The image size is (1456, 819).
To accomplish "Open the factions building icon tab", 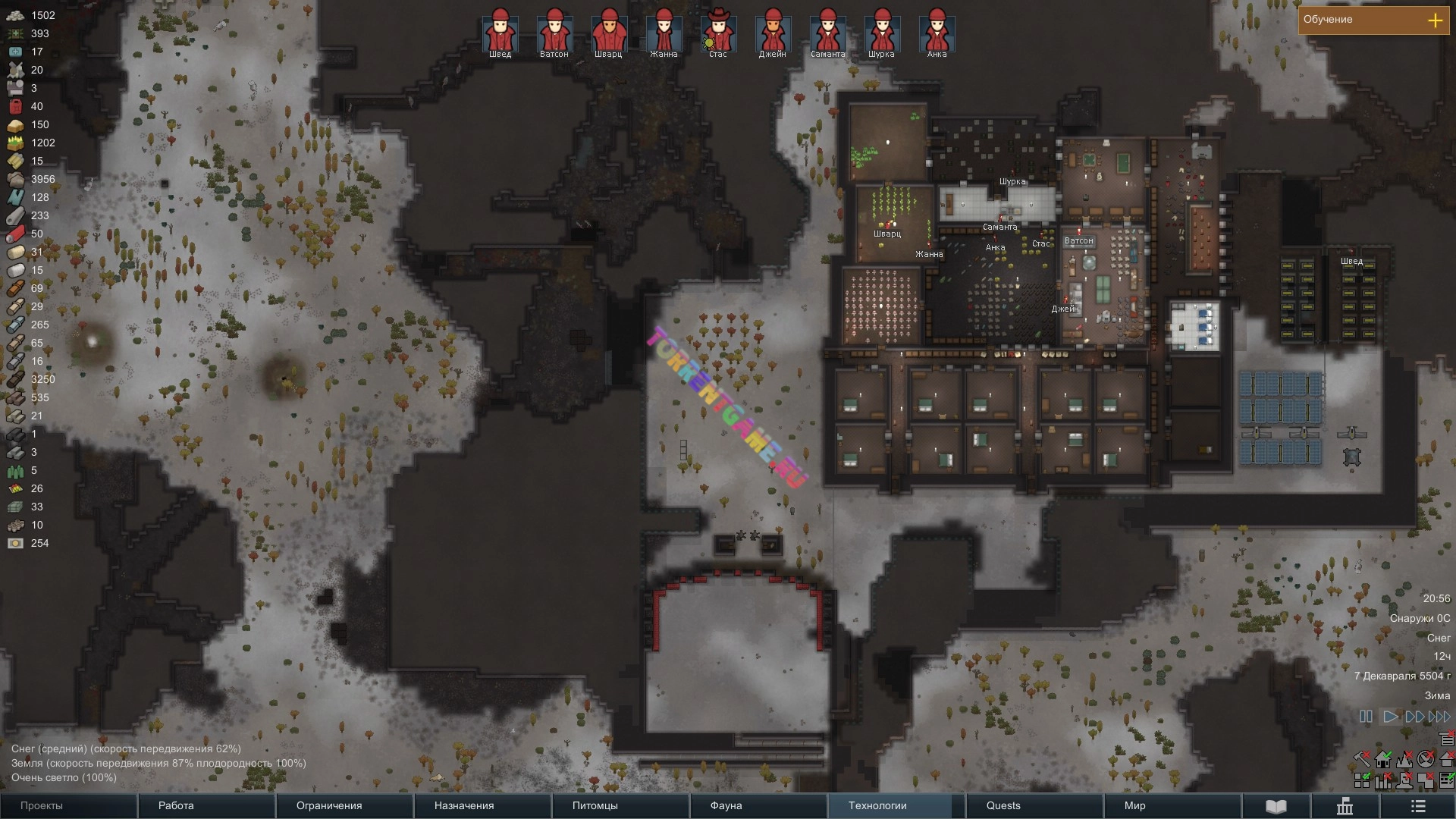I will 1345,805.
